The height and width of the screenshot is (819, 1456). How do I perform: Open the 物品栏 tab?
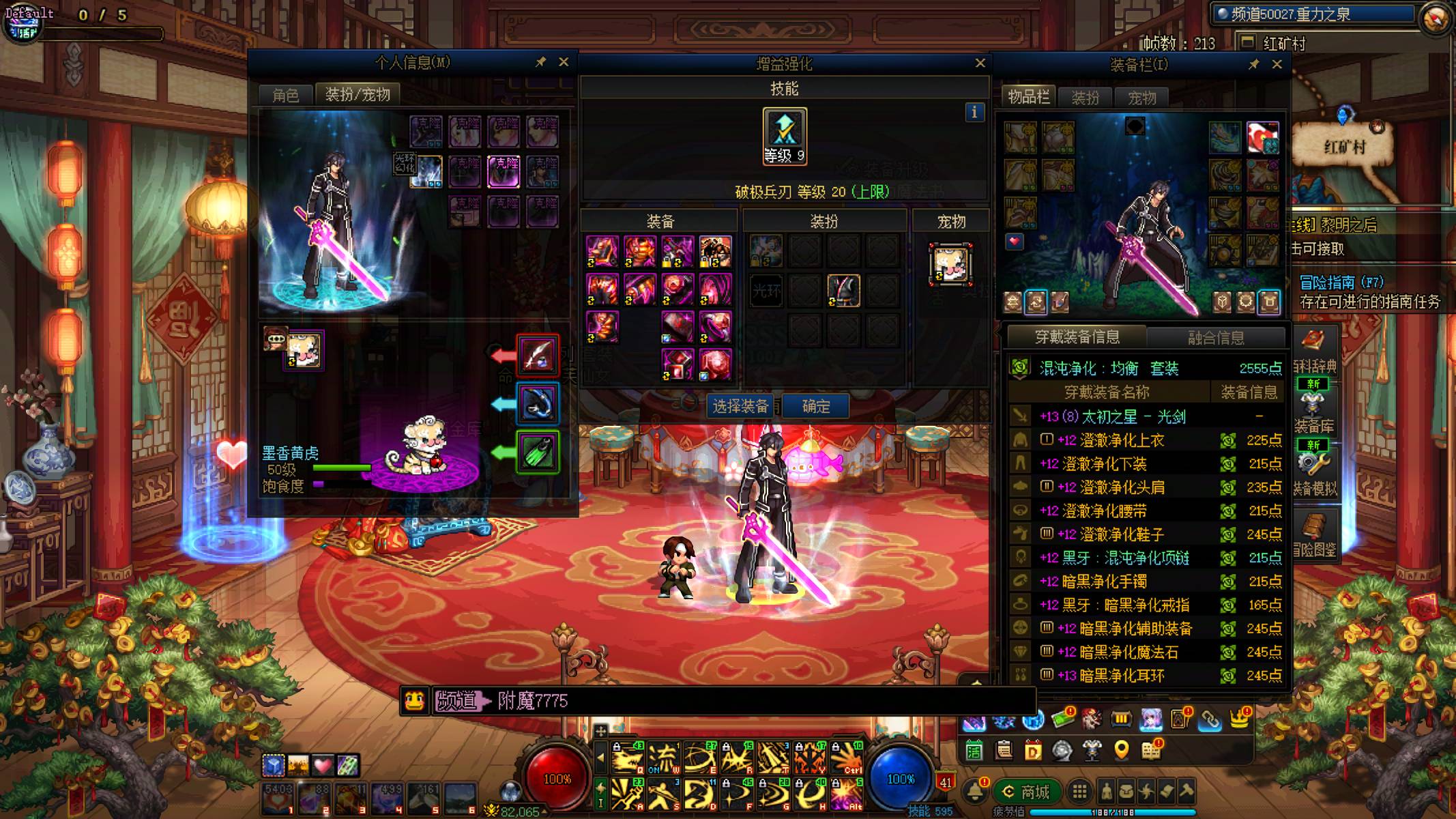[x=1028, y=97]
